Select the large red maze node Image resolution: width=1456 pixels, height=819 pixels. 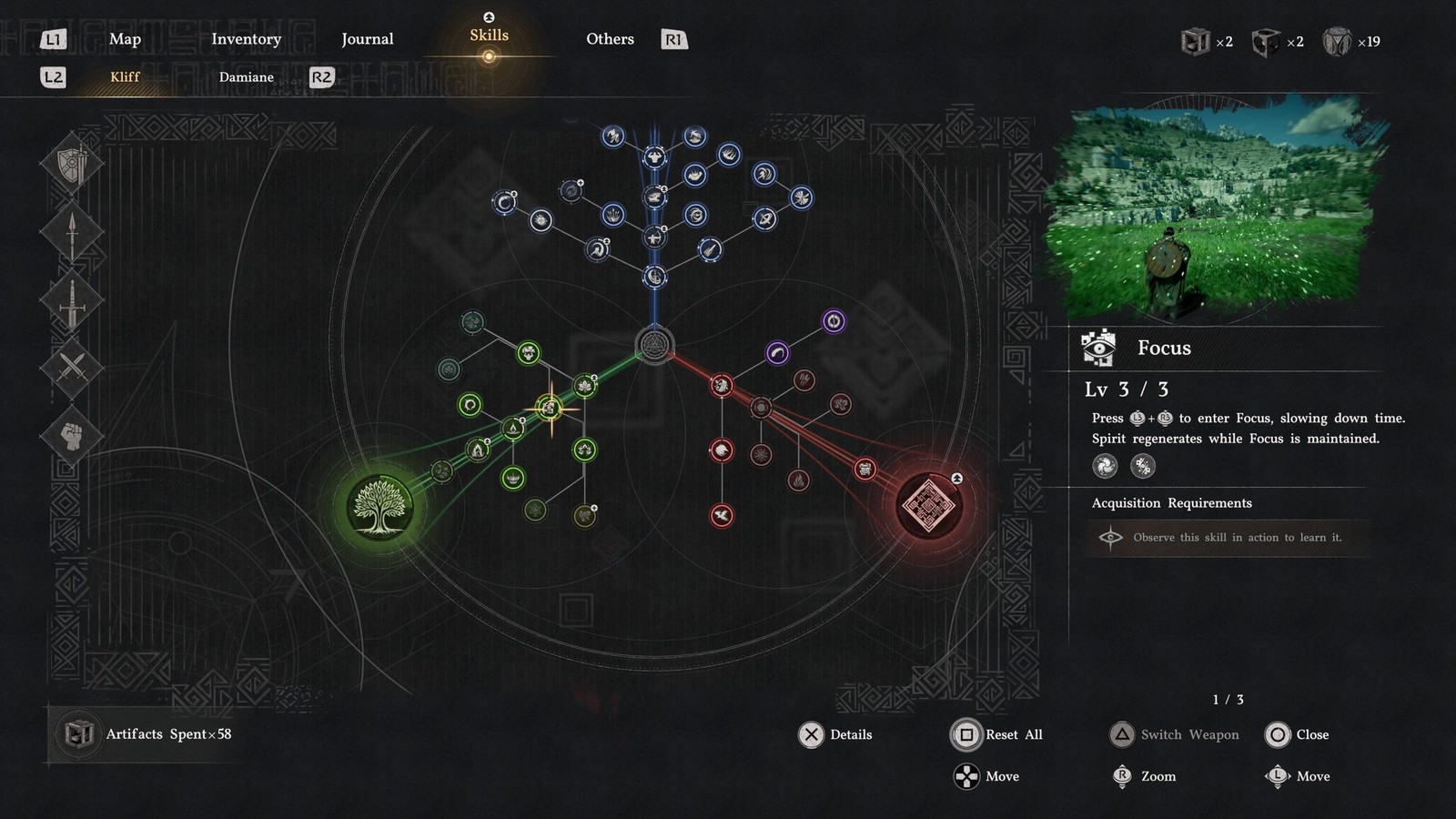tap(929, 505)
